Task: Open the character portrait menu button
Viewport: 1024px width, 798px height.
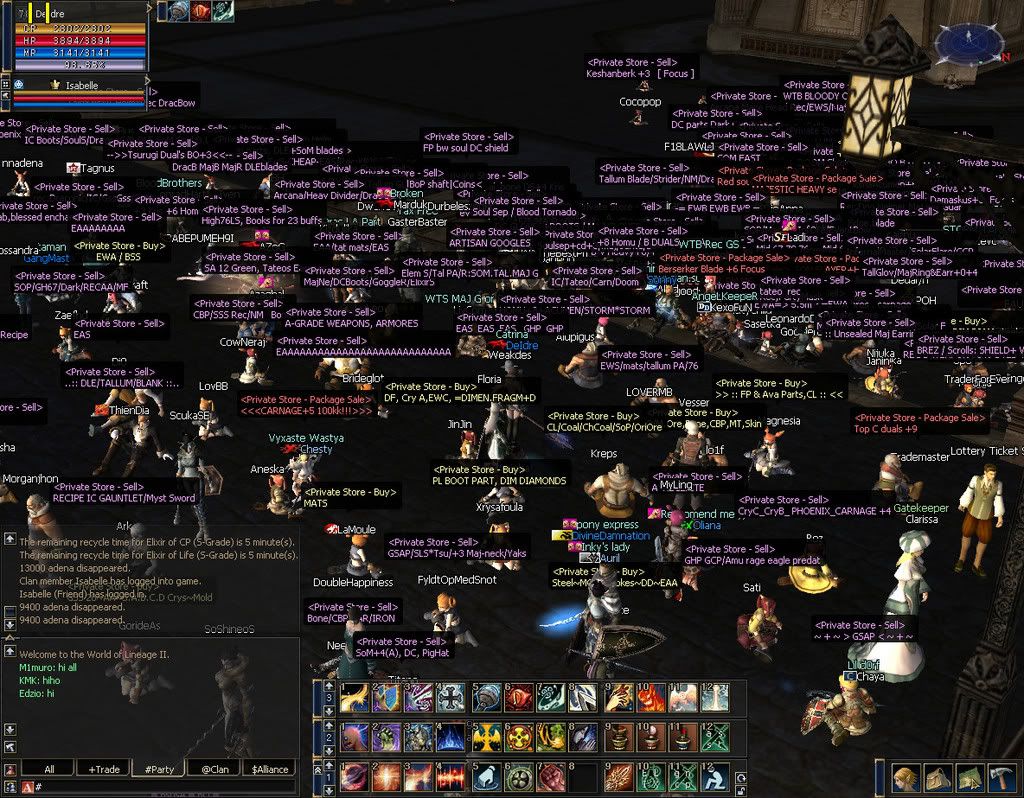Action: tap(906, 778)
